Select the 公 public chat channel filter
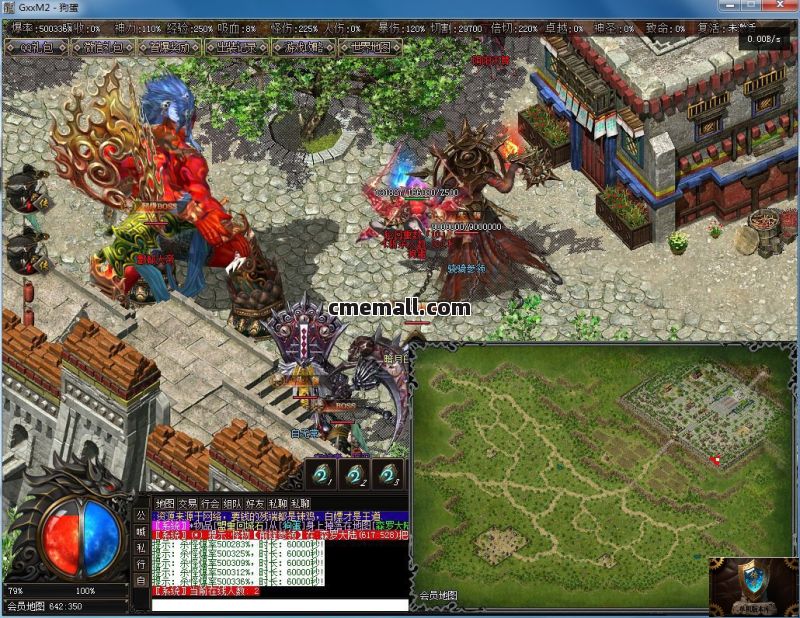The width and height of the screenshot is (800, 618). point(141,515)
